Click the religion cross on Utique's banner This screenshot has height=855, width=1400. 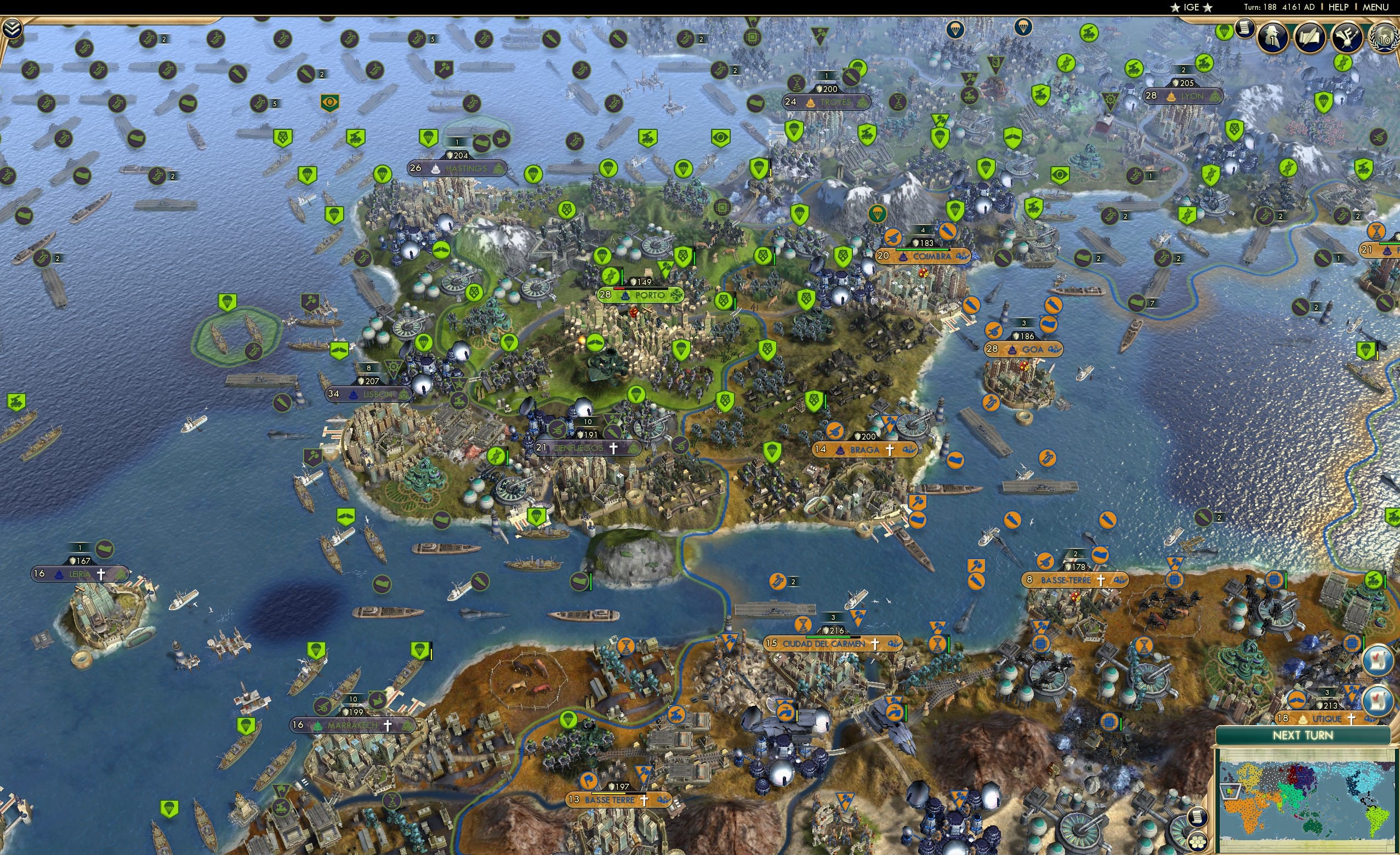[x=1352, y=719]
